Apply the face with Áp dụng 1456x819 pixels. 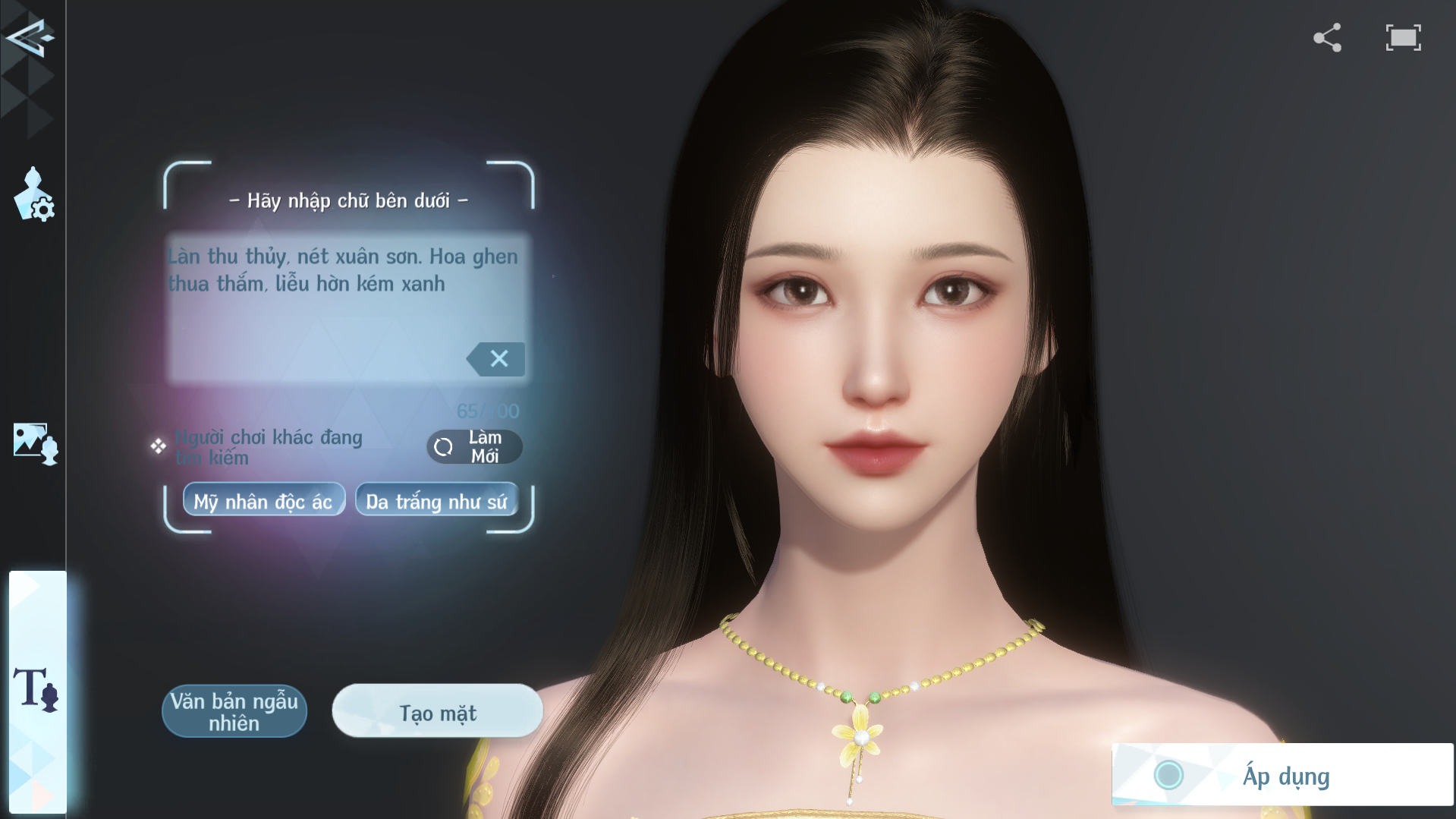click(1282, 775)
